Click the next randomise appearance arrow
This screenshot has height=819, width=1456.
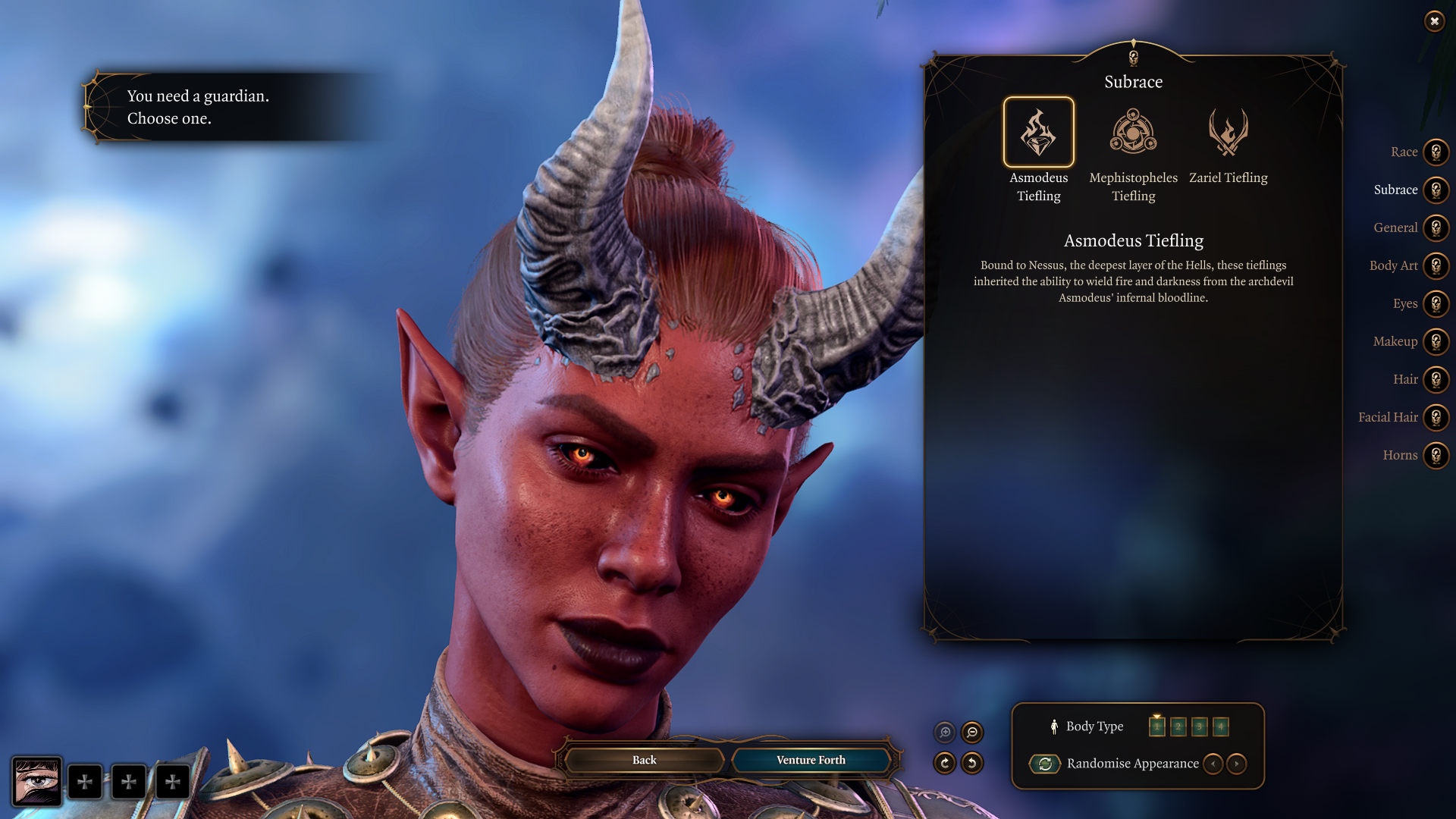click(1237, 764)
